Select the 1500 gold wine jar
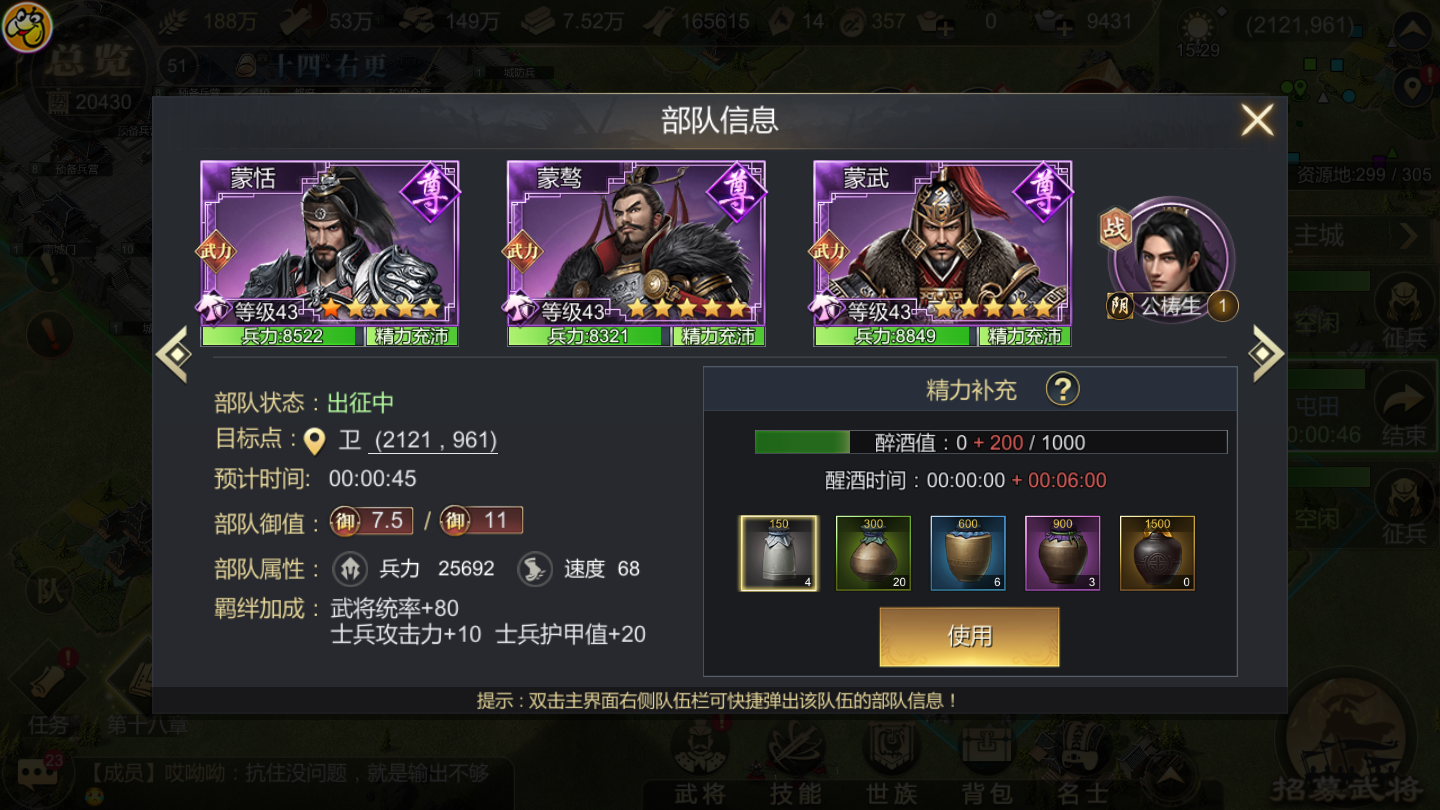Screen dimensions: 1440x810 tap(1157, 553)
